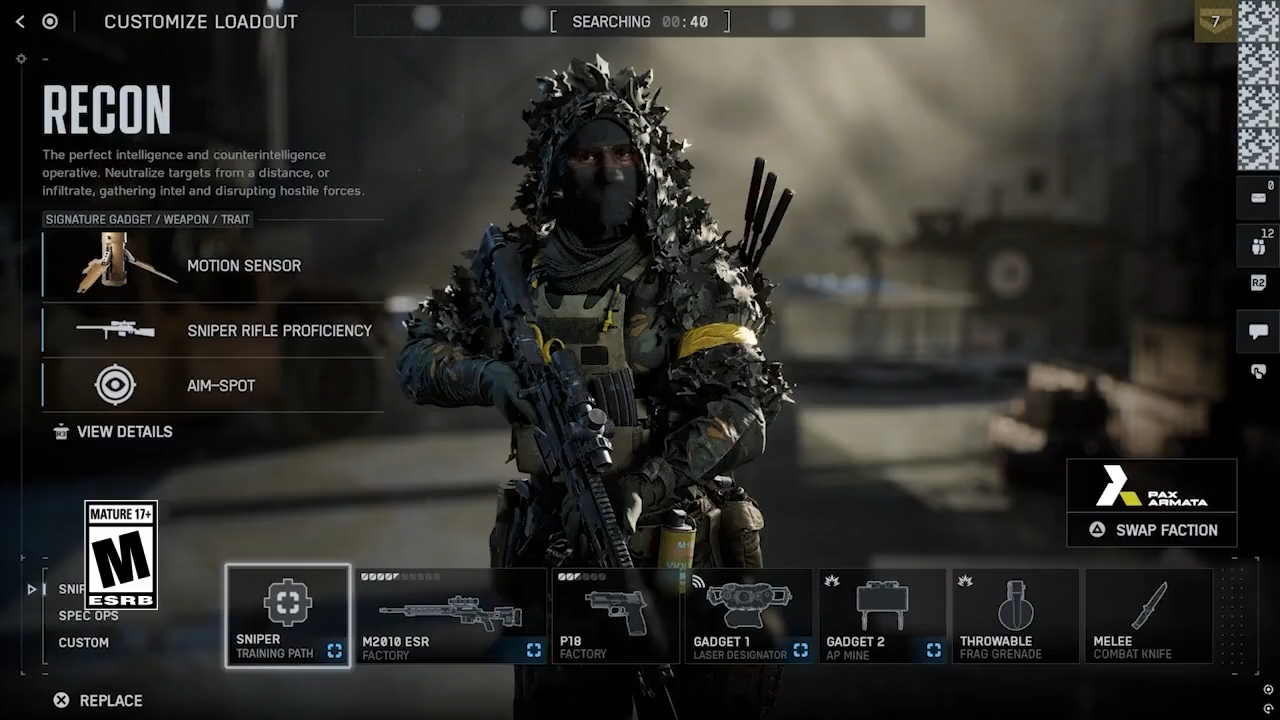The height and width of the screenshot is (720, 1280).
Task: Select the Sniper training path slot
Action: pyautogui.click(x=288, y=616)
